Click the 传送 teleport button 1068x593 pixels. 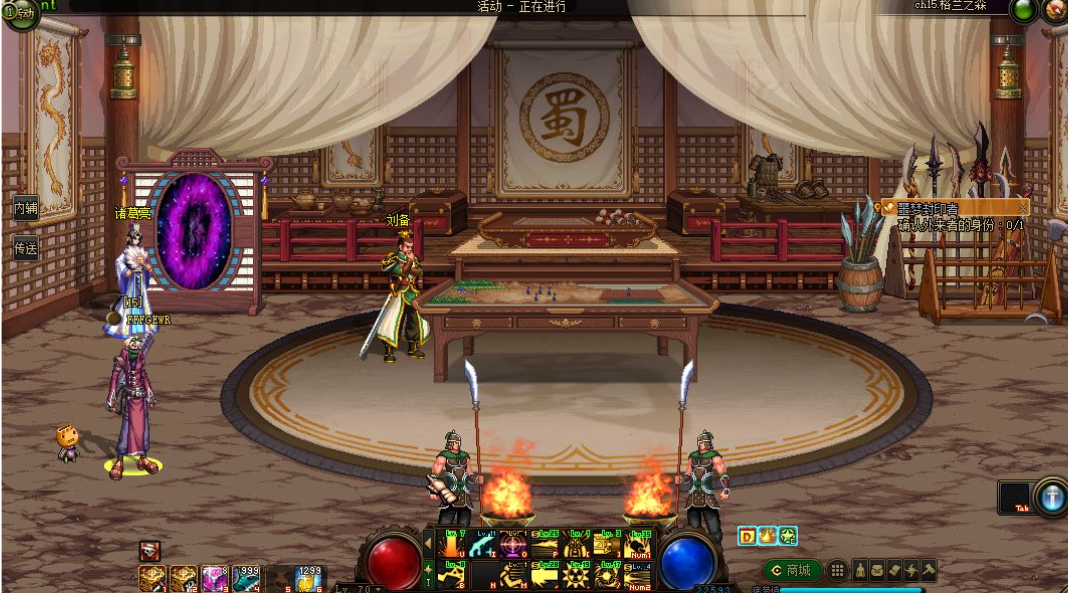pos(25,246)
